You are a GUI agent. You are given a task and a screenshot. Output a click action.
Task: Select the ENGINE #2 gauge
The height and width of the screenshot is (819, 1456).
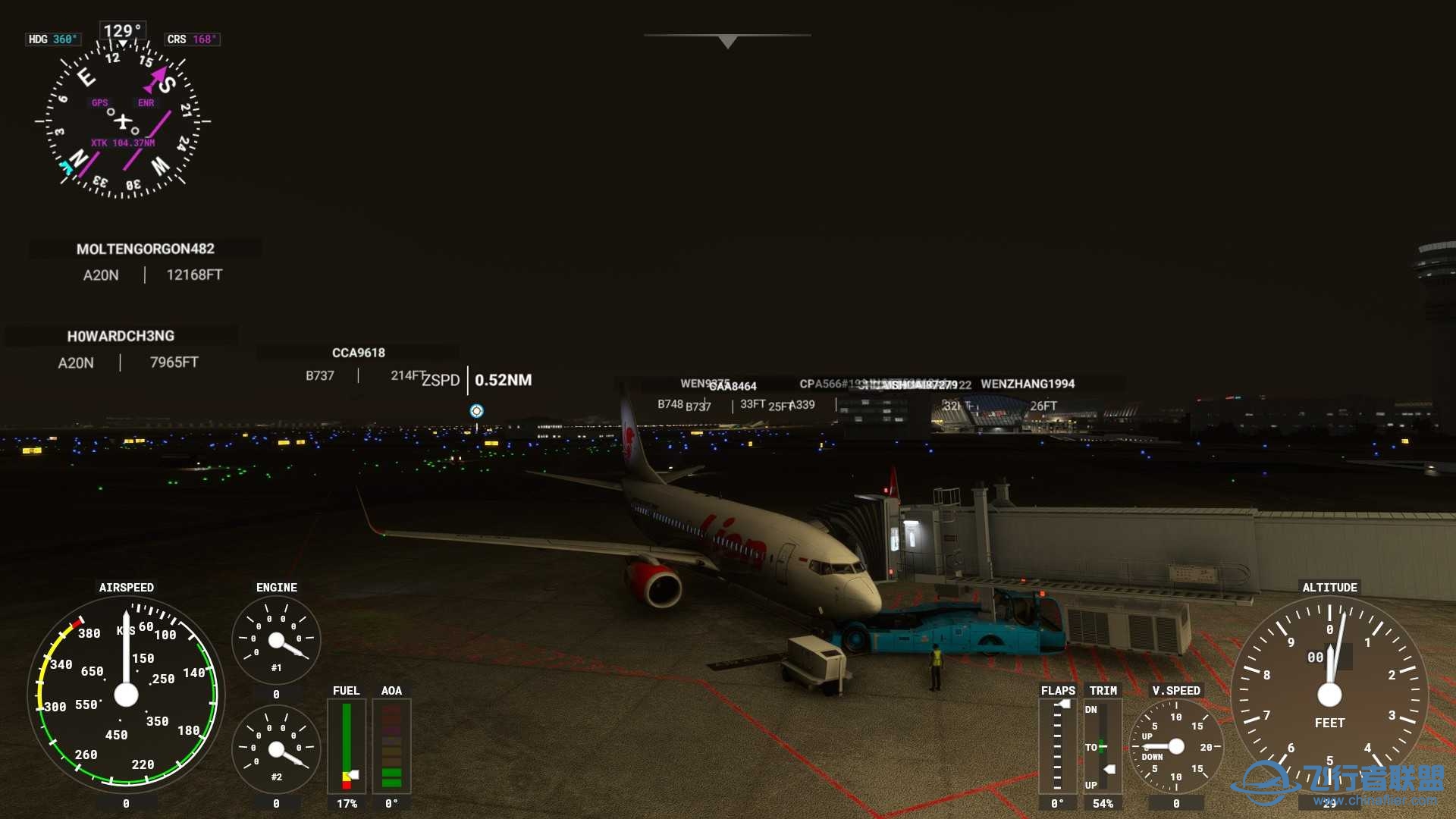[277, 747]
